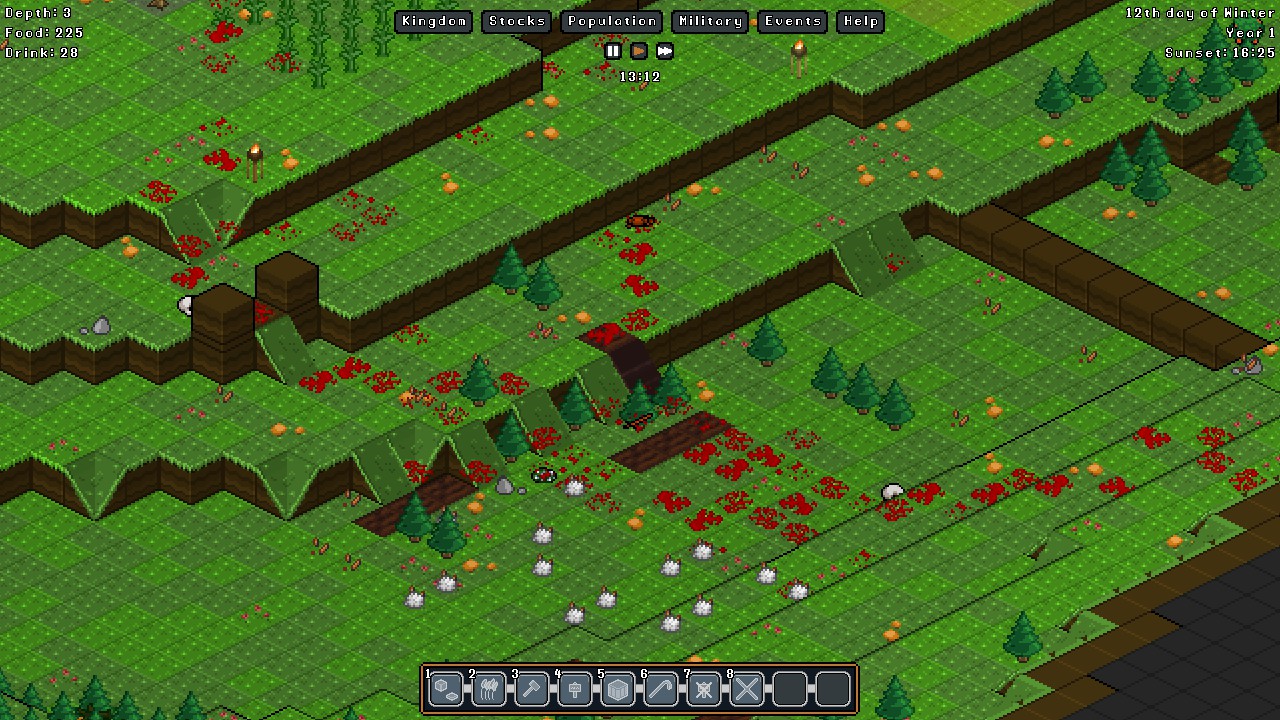The height and width of the screenshot is (720, 1280).
Task: Open the crate storage tool
Action: (x=618, y=689)
